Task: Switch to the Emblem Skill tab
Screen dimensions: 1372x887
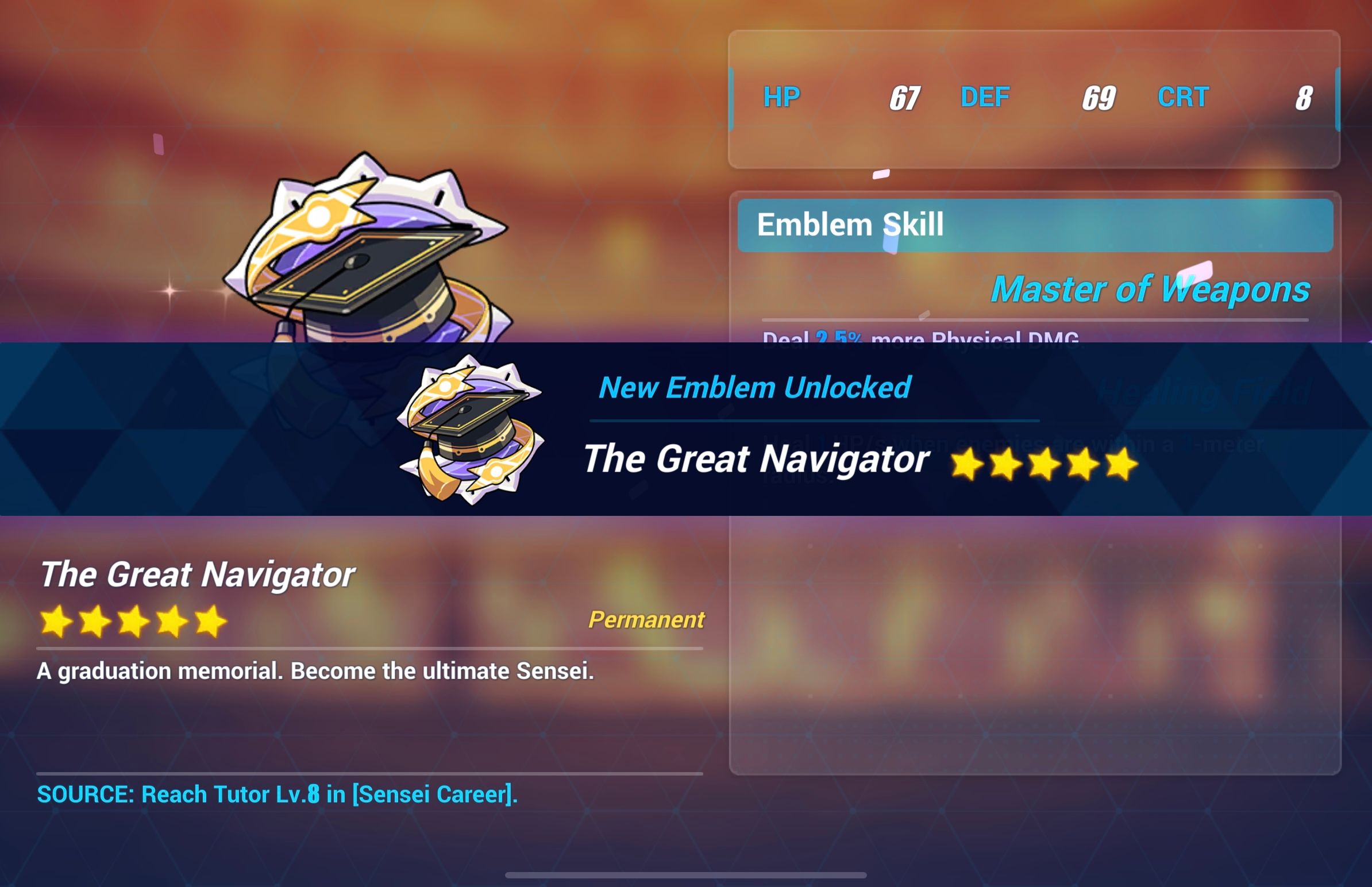Action: [x=850, y=225]
